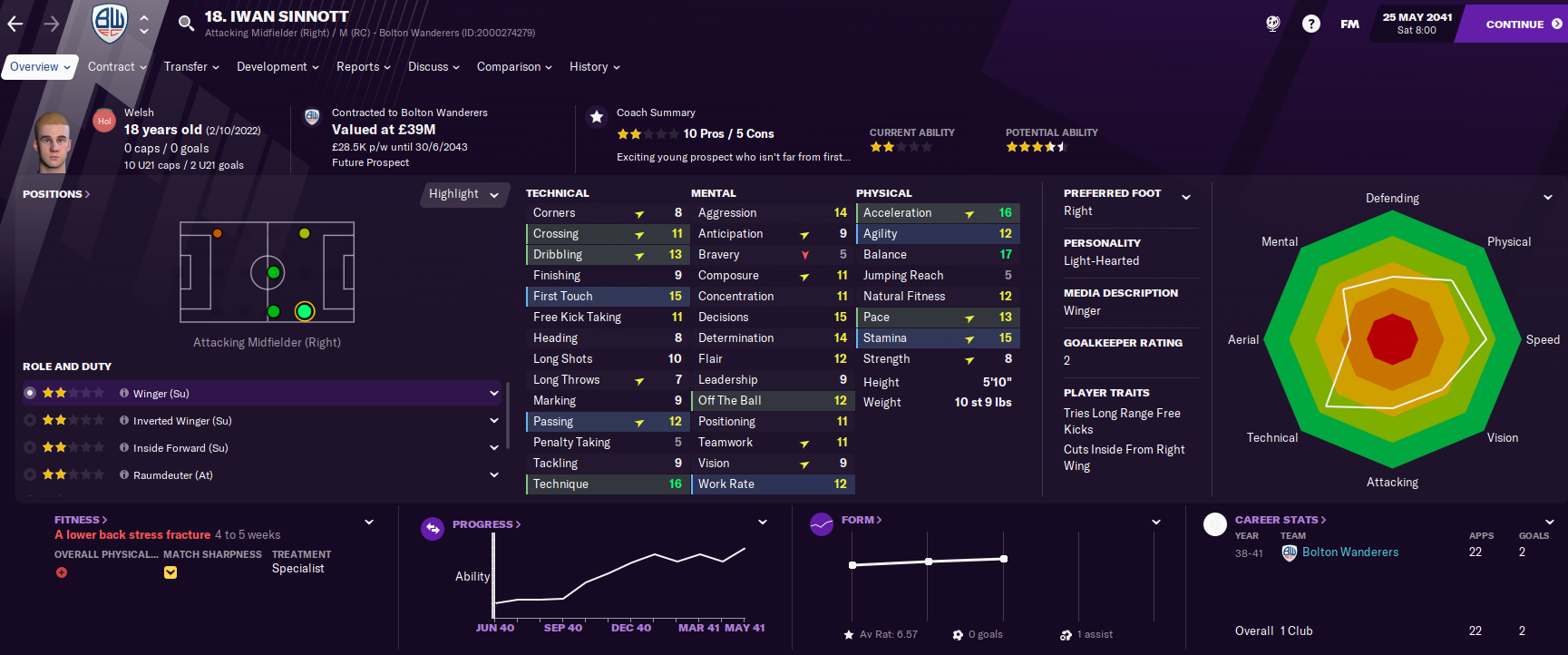Screen dimensions: 1568x655
Task: Open the FM menu
Action: coord(1349,24)
